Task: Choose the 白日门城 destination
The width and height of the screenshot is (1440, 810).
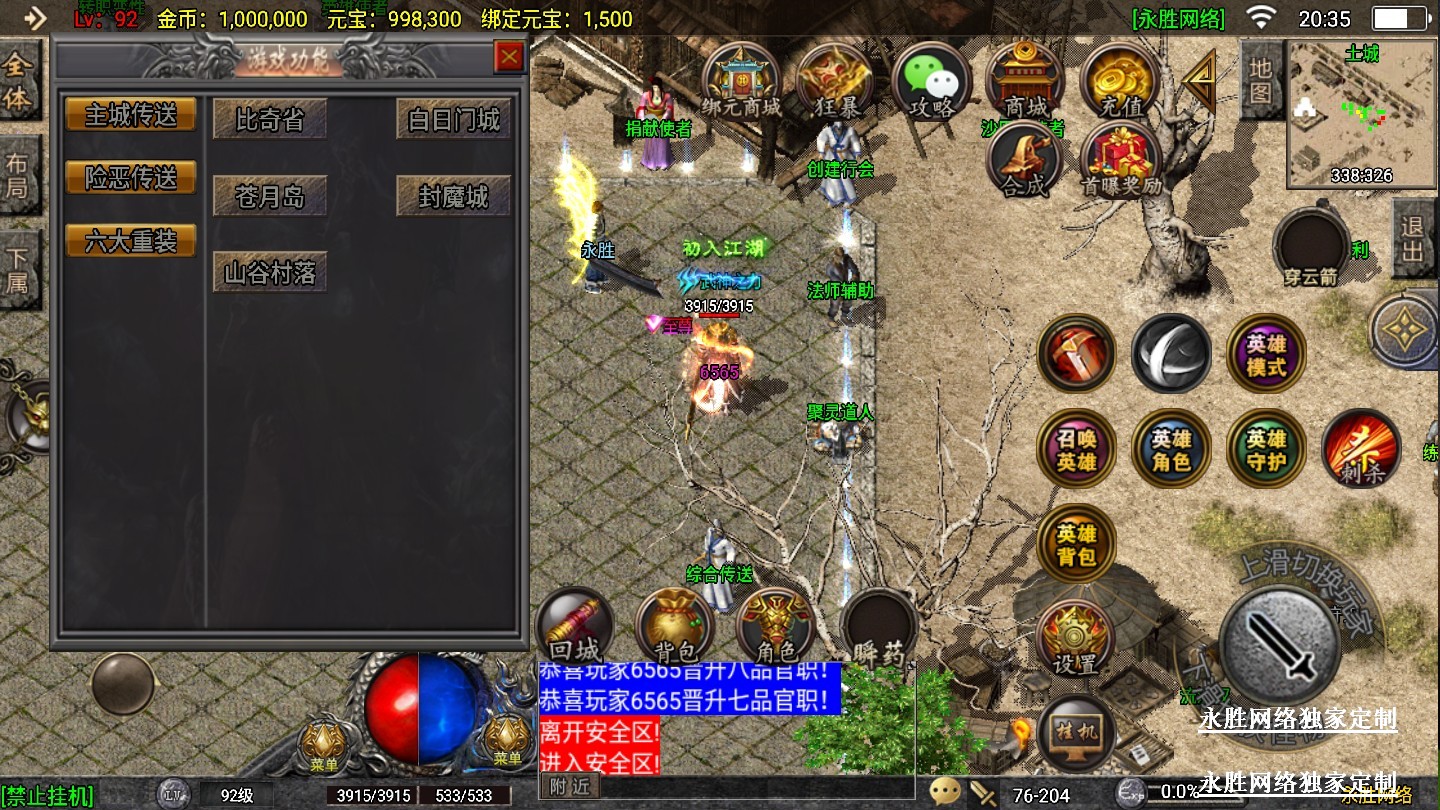Action: click(x=453, y=120)
